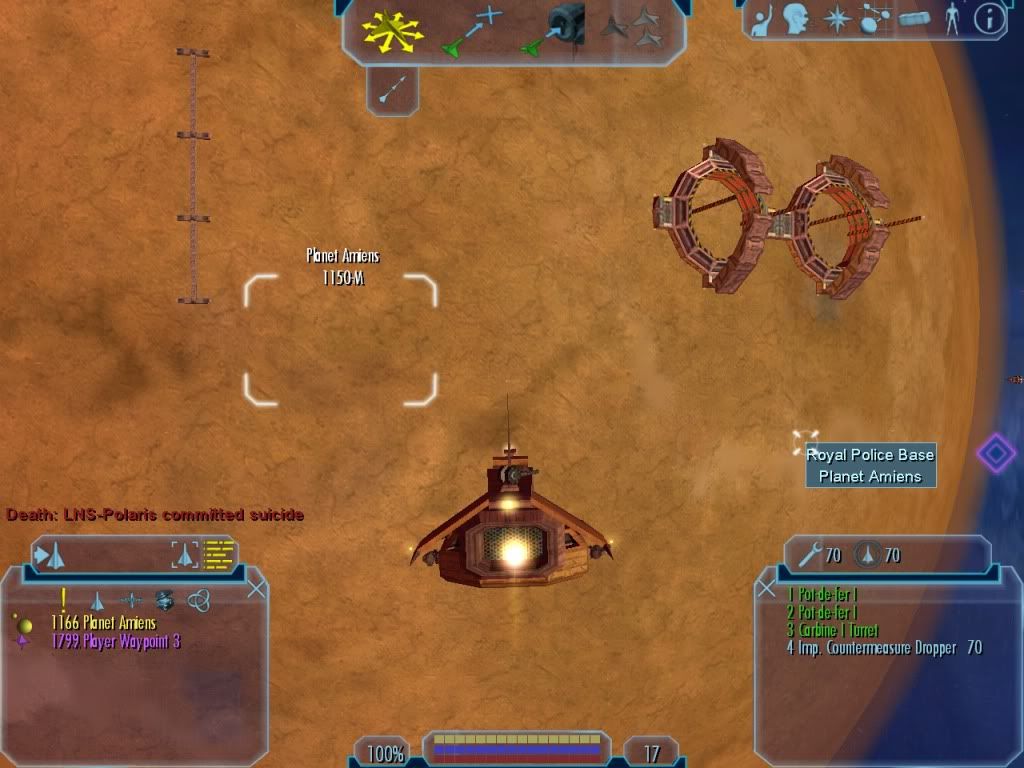Select Planet Amiens in the contact list

click(103, 624)
